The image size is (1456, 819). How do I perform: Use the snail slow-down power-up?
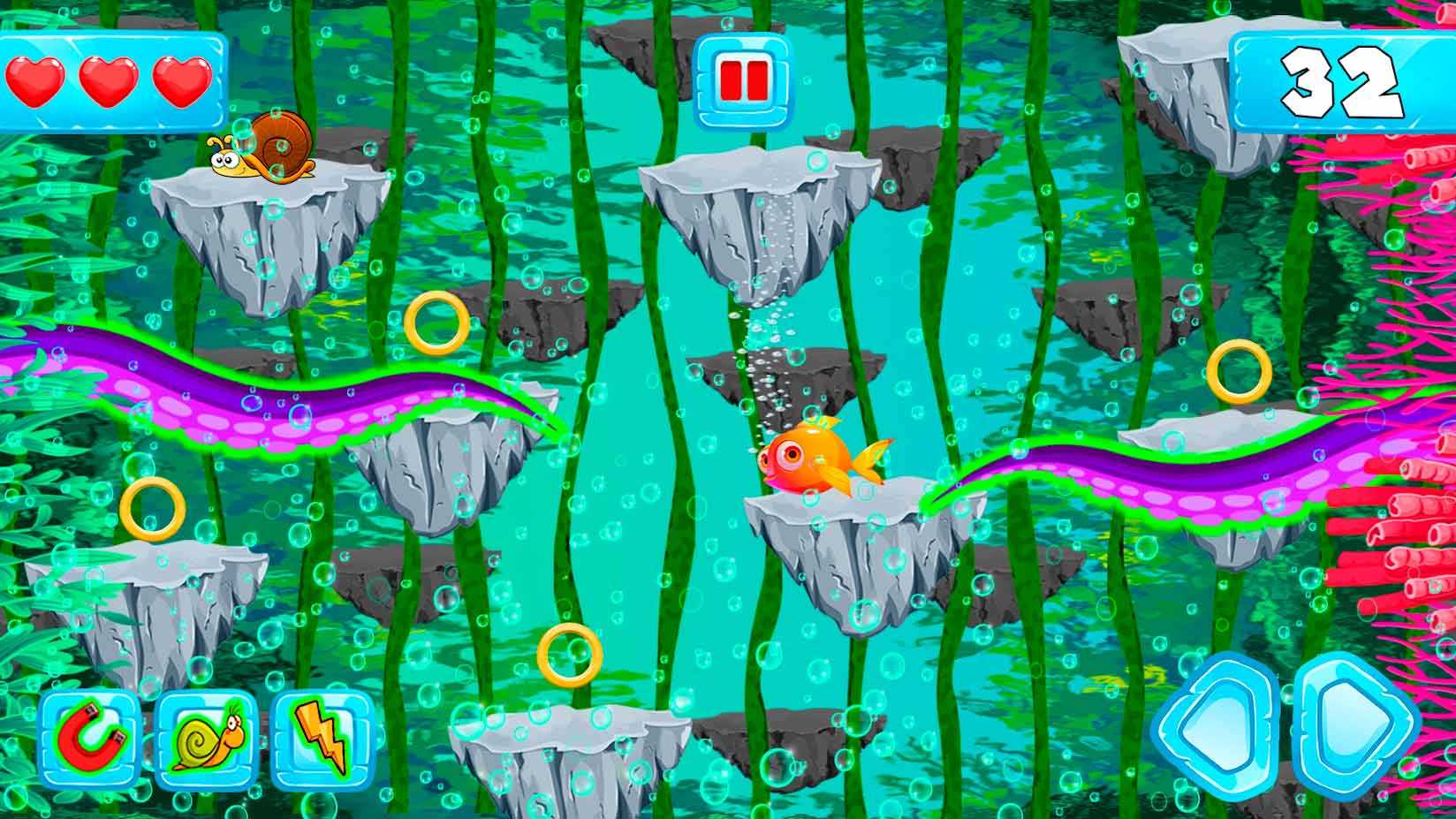click(x=207, y=739)
